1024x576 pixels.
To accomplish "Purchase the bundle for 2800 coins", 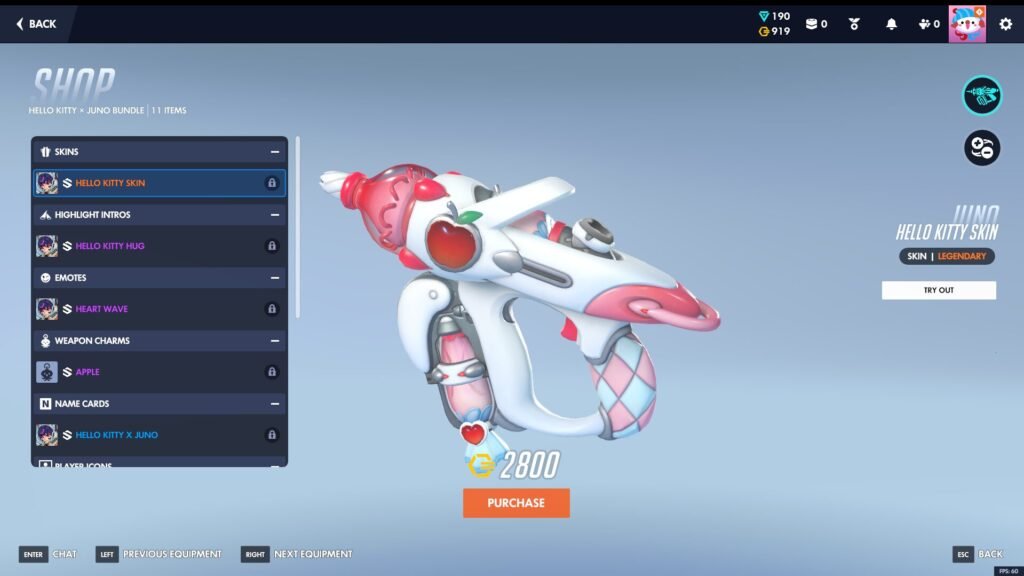I will coord(516,503).
